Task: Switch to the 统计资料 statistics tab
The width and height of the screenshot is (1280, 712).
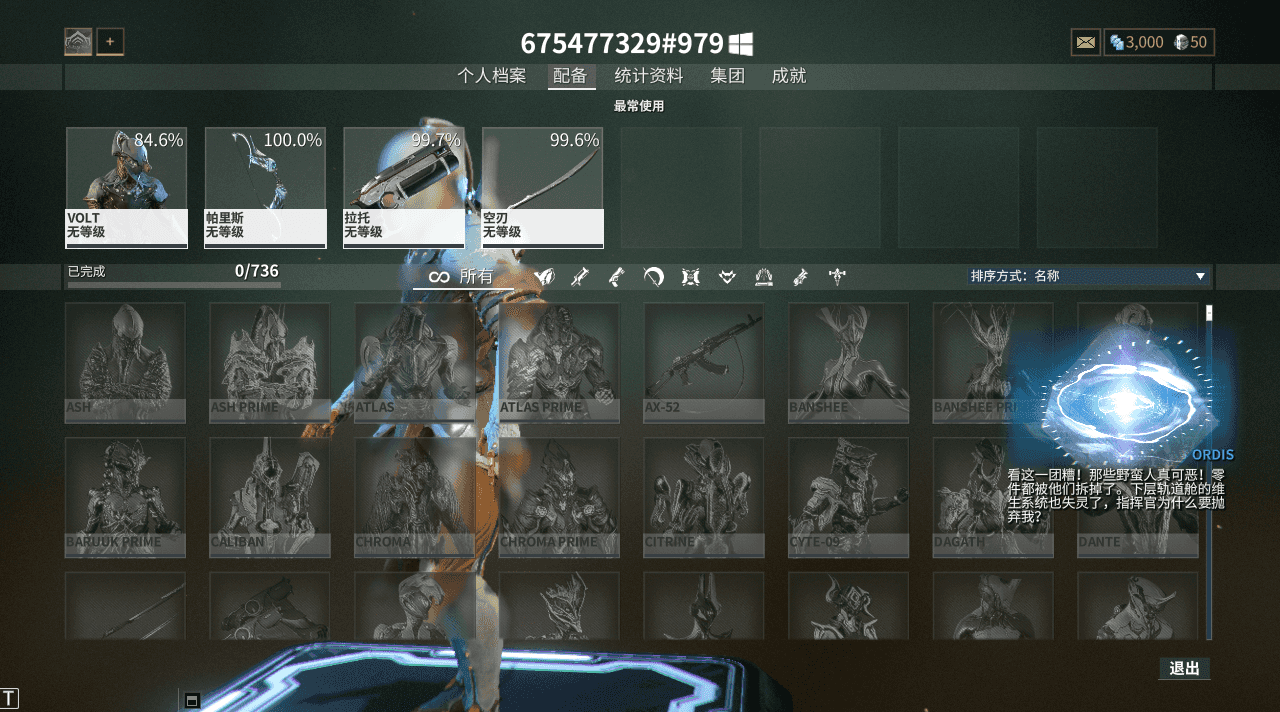Action: click(x=649, y=76)
